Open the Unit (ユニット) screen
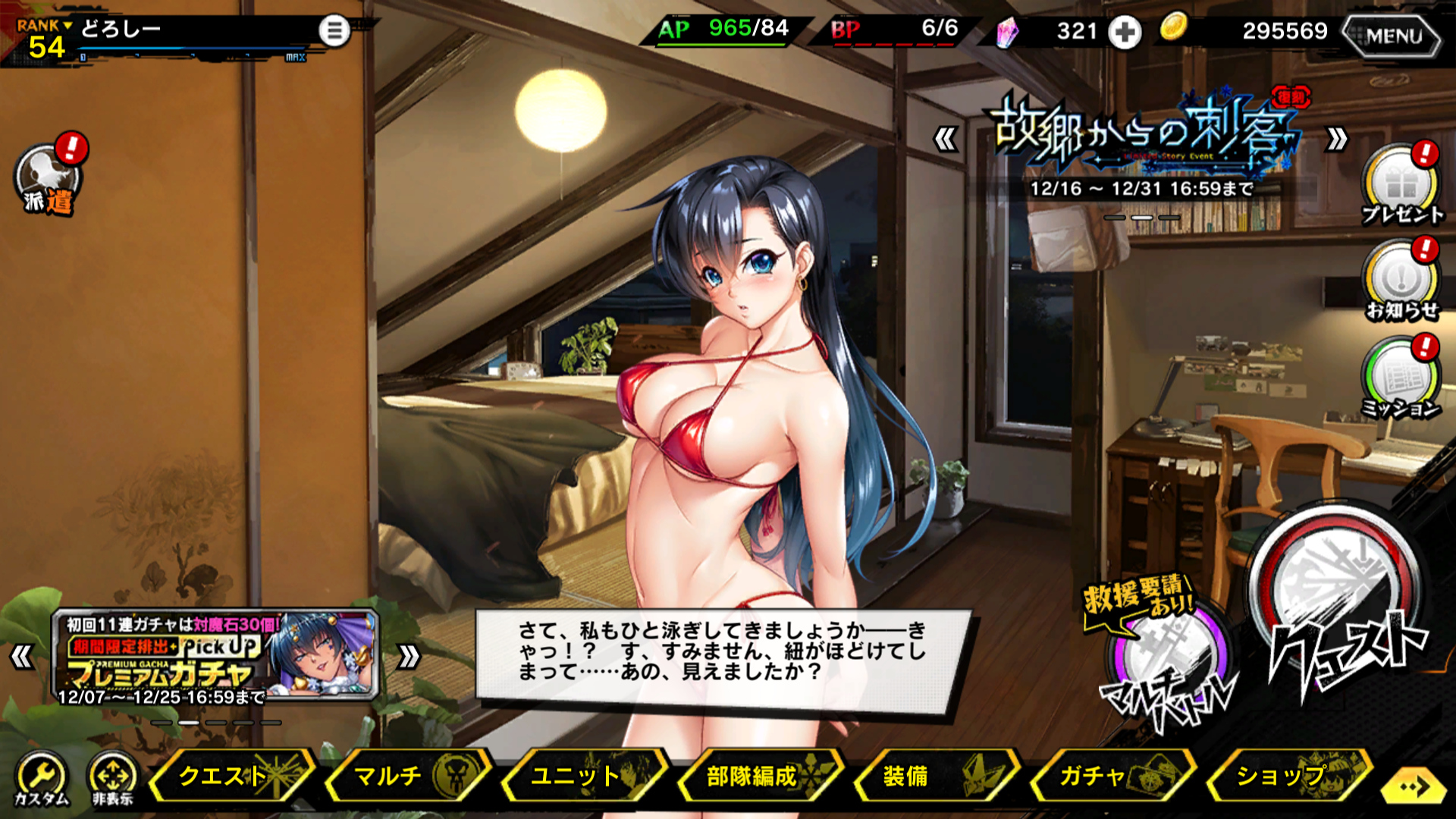Viewport: 1456px width, 819px height. (584, 776)
